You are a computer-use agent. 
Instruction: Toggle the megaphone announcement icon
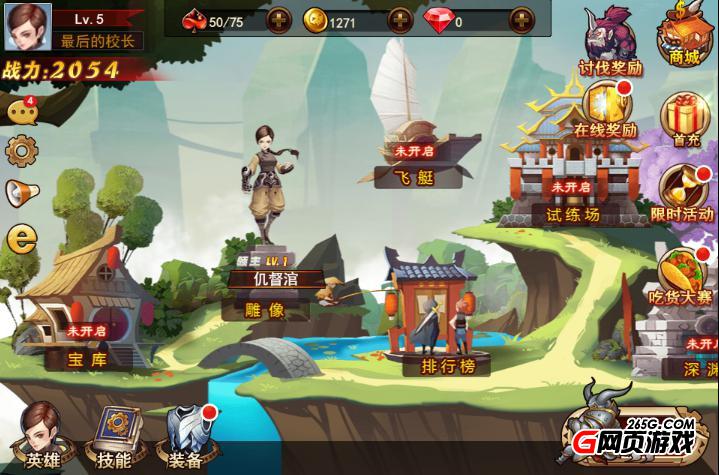tap(20, 192)
